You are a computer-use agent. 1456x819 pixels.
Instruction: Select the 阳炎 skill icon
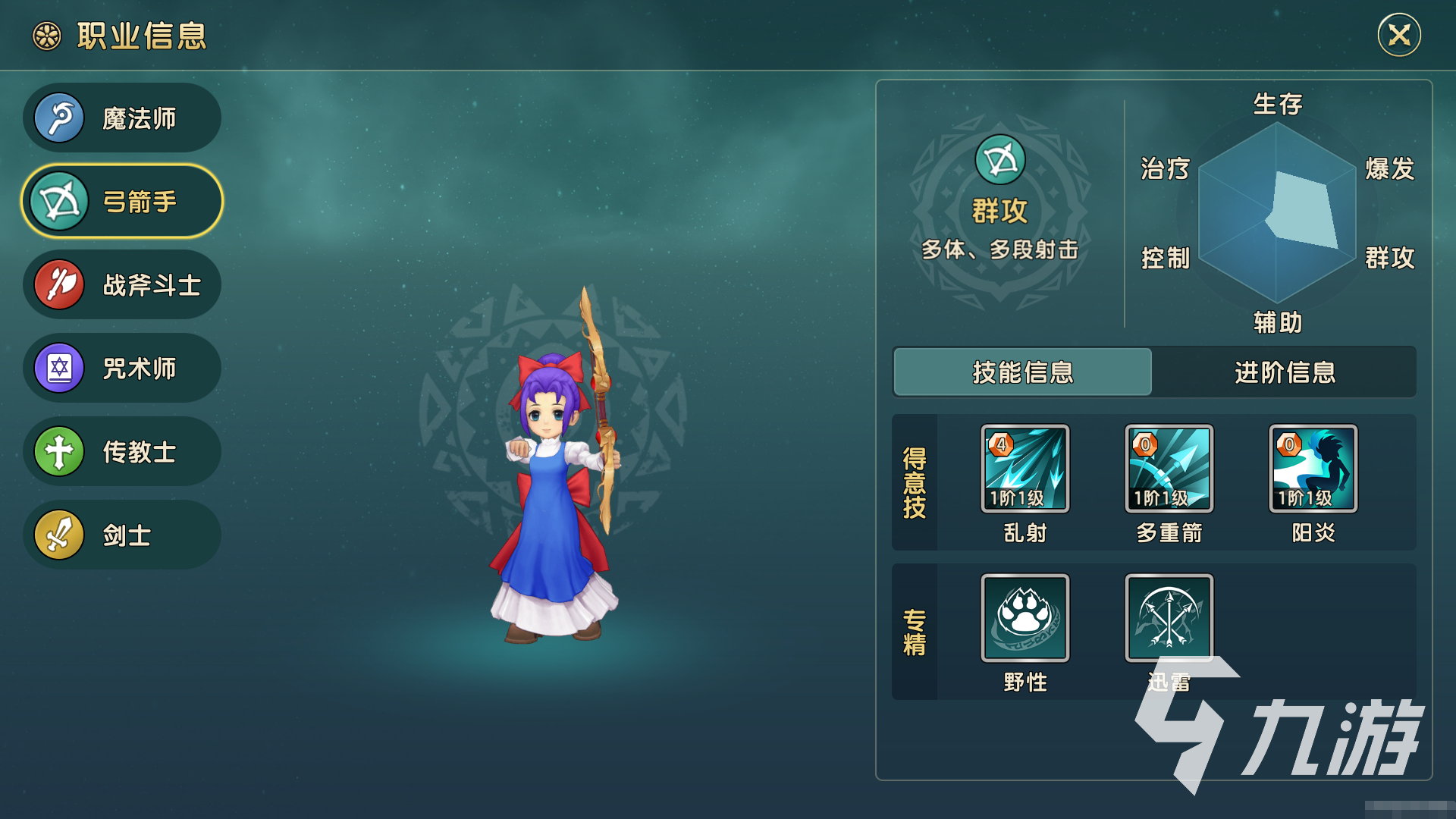[x=1311, y=469]
